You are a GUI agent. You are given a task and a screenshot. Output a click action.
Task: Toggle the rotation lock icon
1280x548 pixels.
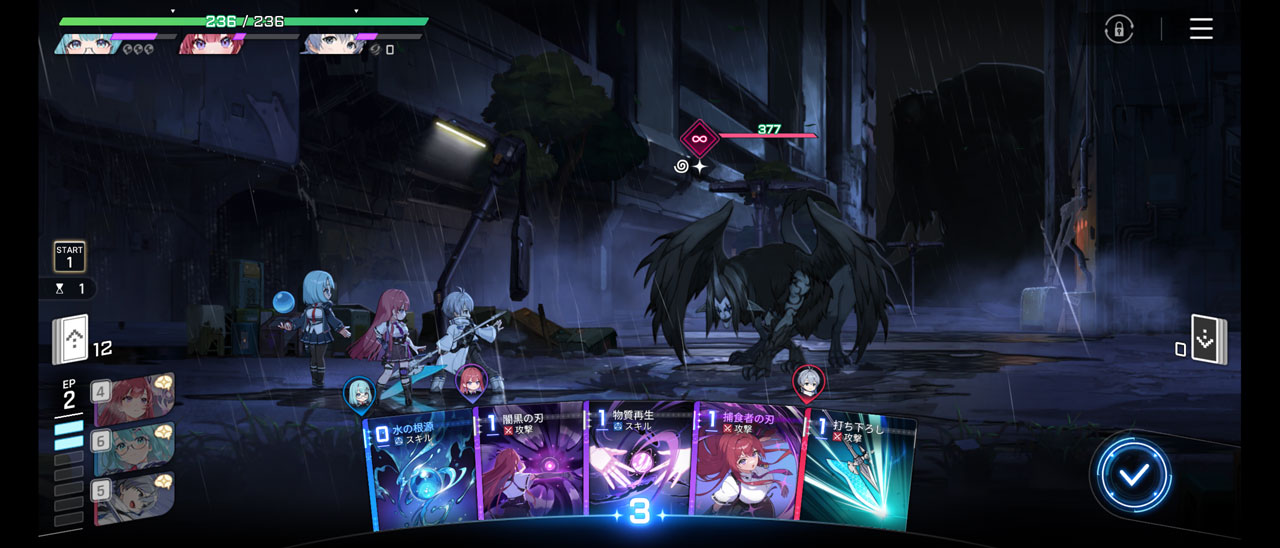click(x=1119, y=29)
